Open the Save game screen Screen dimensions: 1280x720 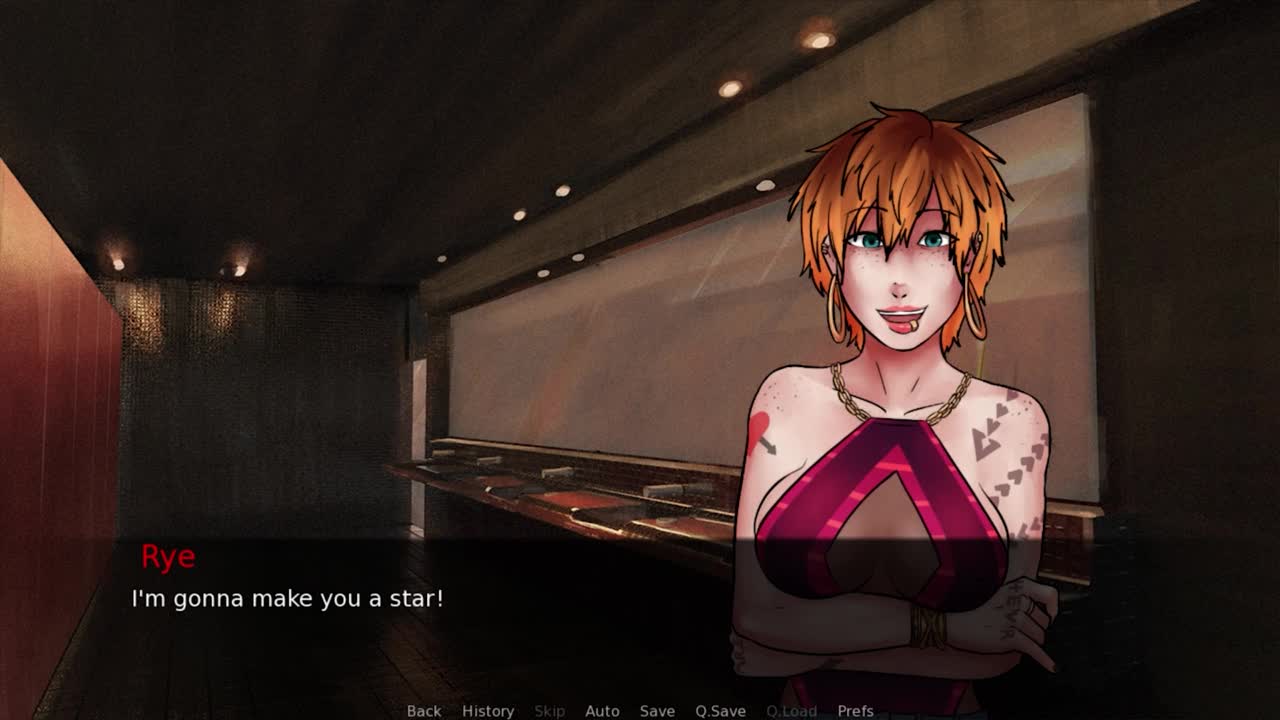657,711
